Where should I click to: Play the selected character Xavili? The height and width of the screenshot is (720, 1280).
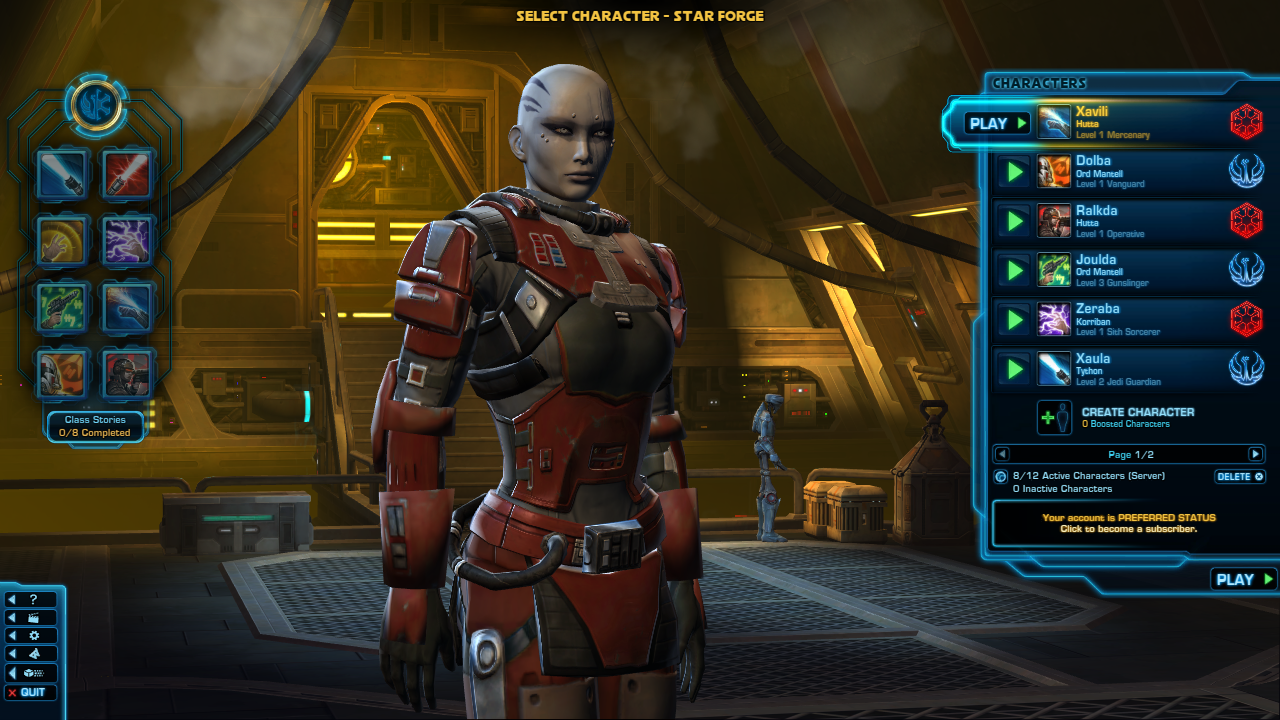[x=996, y=123]
